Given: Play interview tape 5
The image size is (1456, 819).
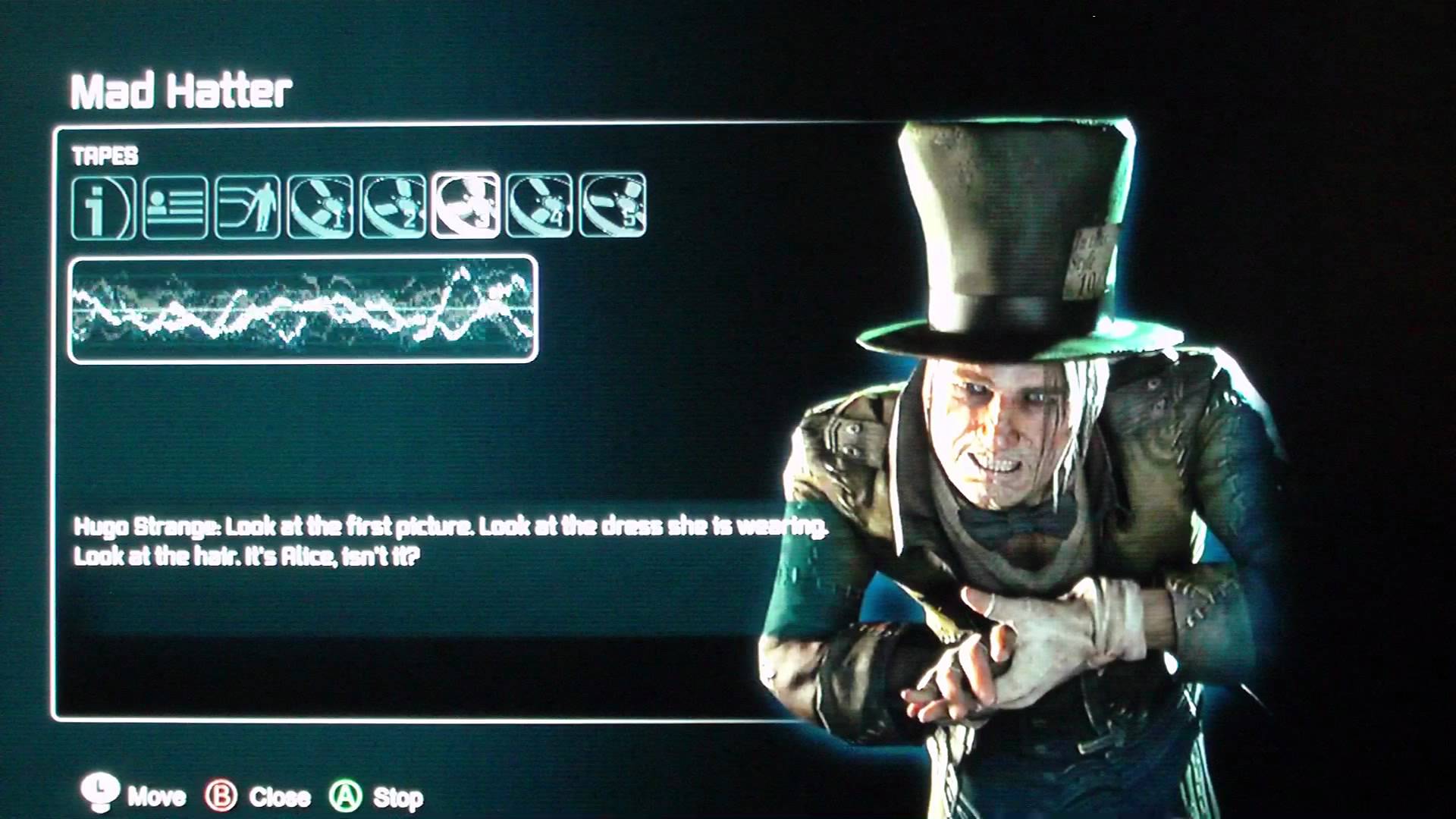Looking at the screenshot, I should (612, 206).
